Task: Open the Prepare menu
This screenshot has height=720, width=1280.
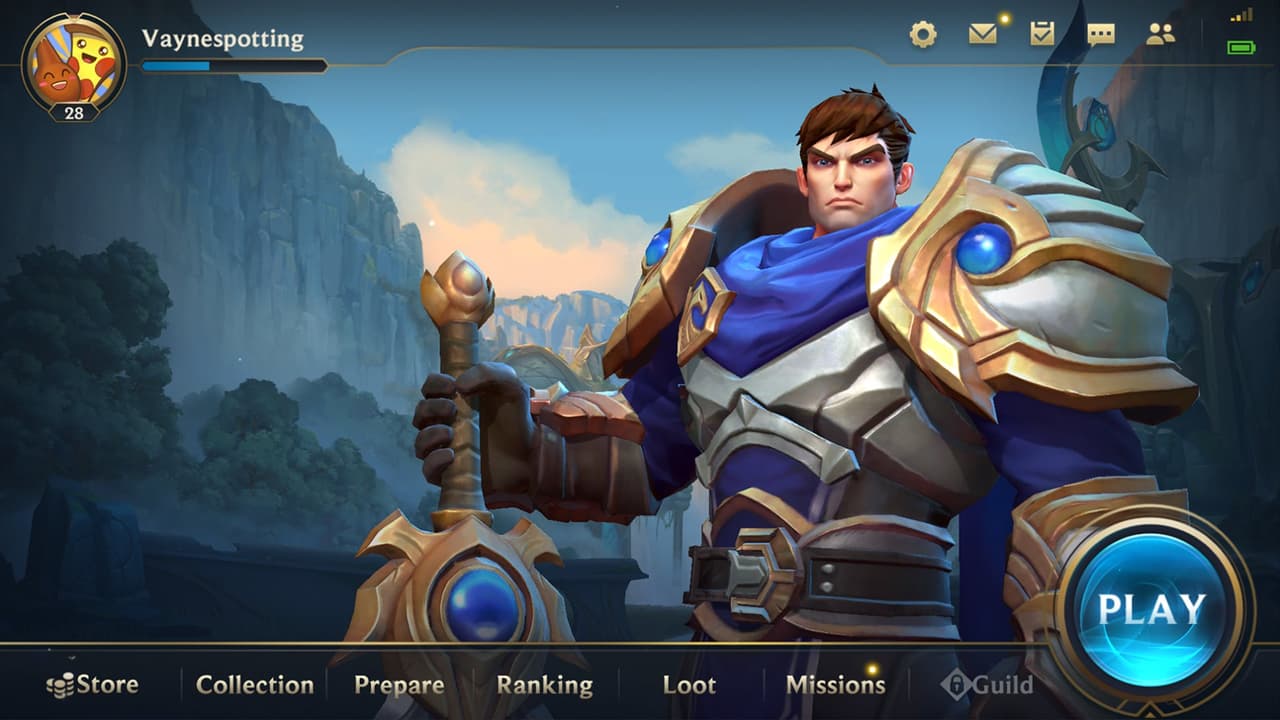Action: point(399,685)
